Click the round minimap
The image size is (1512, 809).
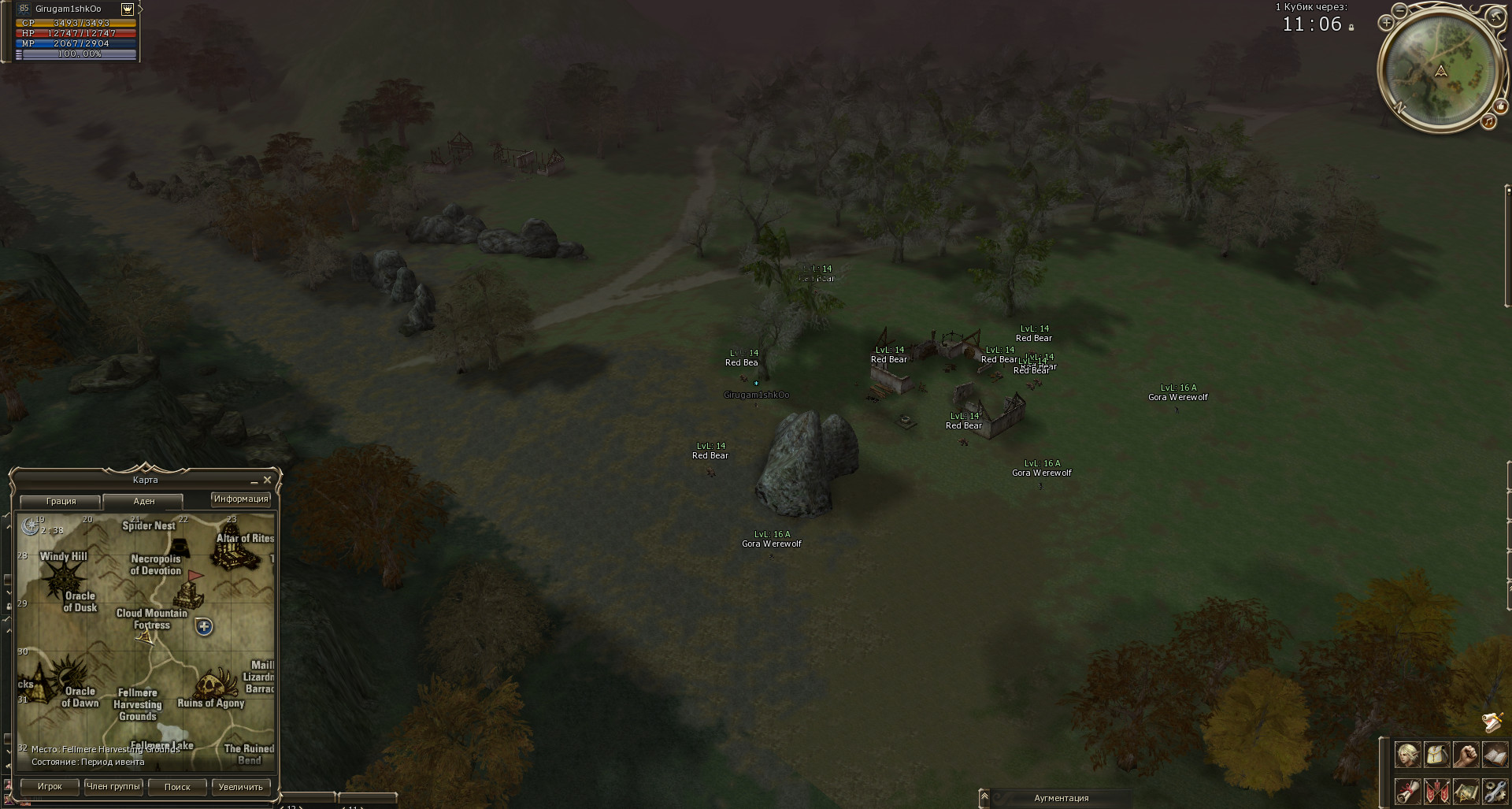(x=1440, y=69)
